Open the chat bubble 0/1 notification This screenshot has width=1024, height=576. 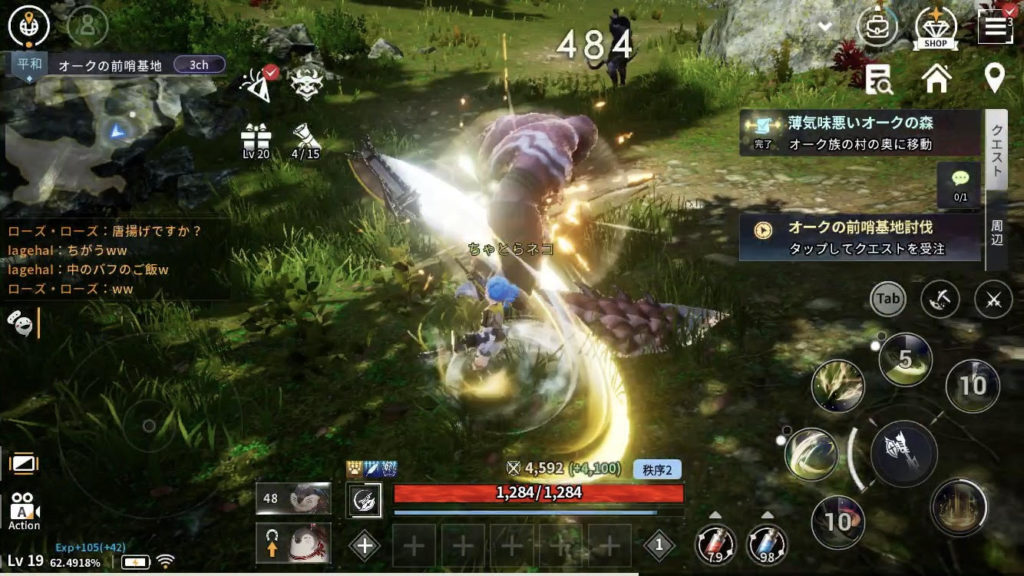(960, 183)
